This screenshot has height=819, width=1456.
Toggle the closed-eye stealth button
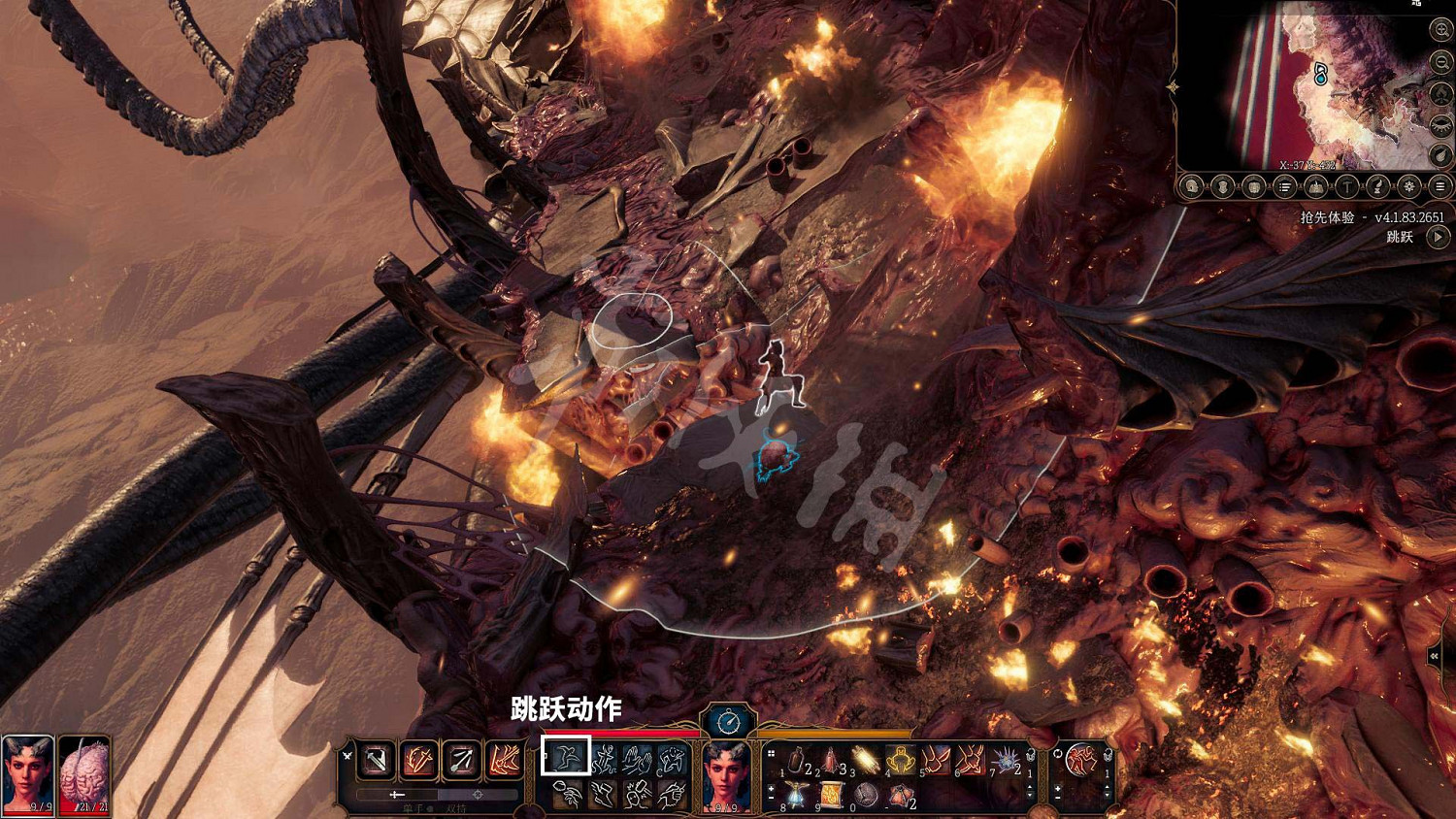point(1440,125)
